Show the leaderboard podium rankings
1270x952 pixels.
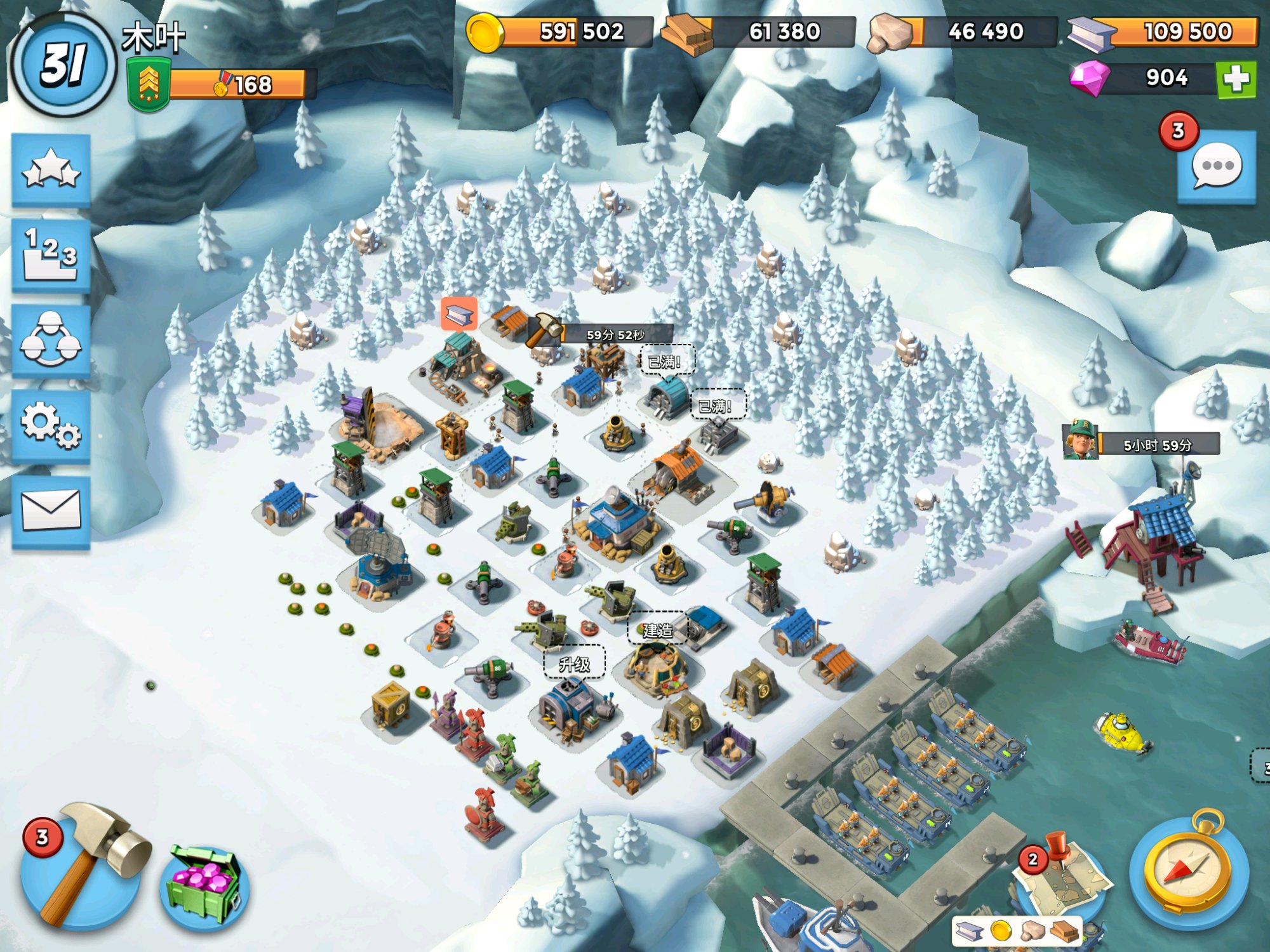click(x=51, y=256)
